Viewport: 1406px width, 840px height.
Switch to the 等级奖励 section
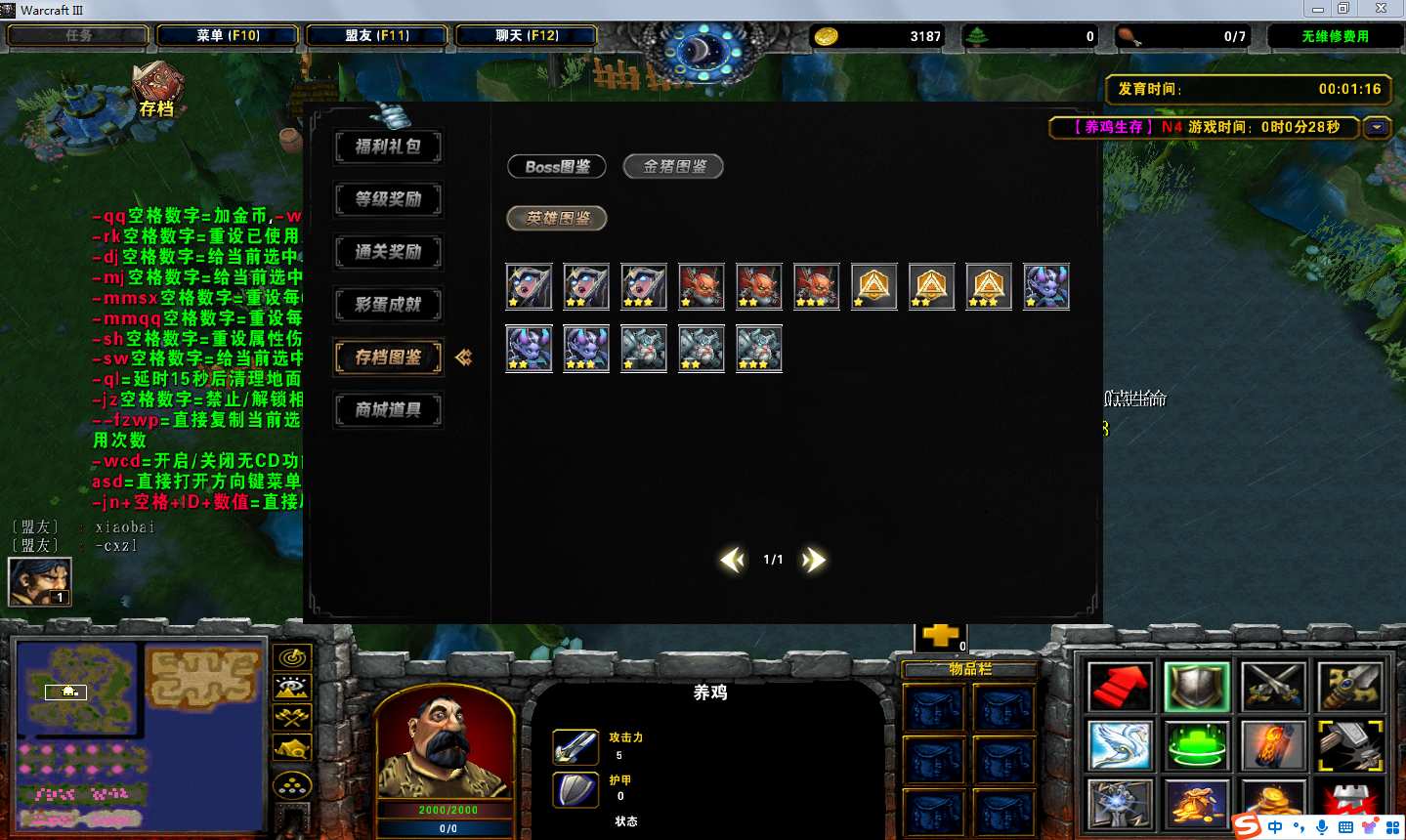388,200
